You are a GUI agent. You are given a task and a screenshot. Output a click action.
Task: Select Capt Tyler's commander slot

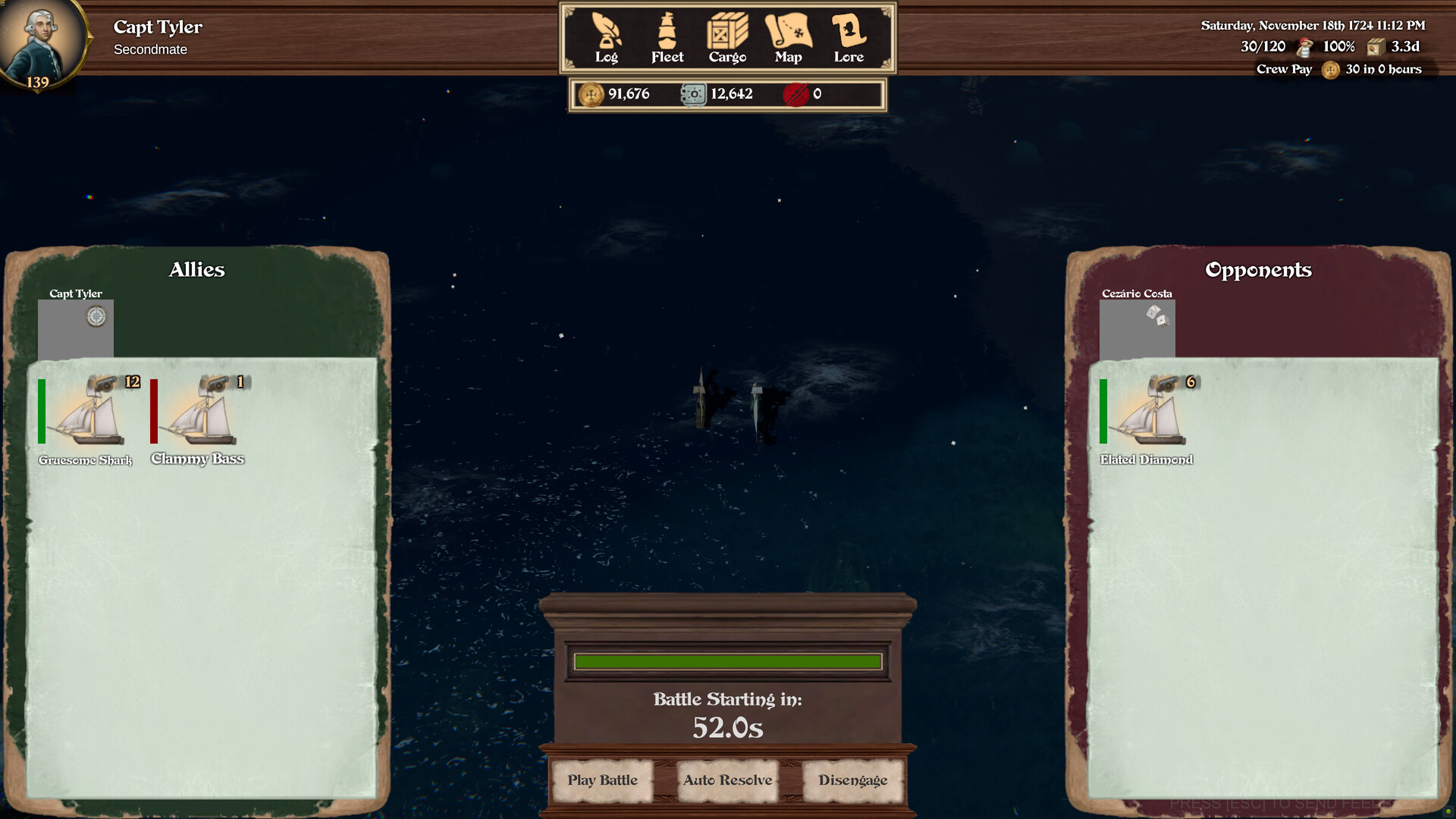tap(76, 328)
